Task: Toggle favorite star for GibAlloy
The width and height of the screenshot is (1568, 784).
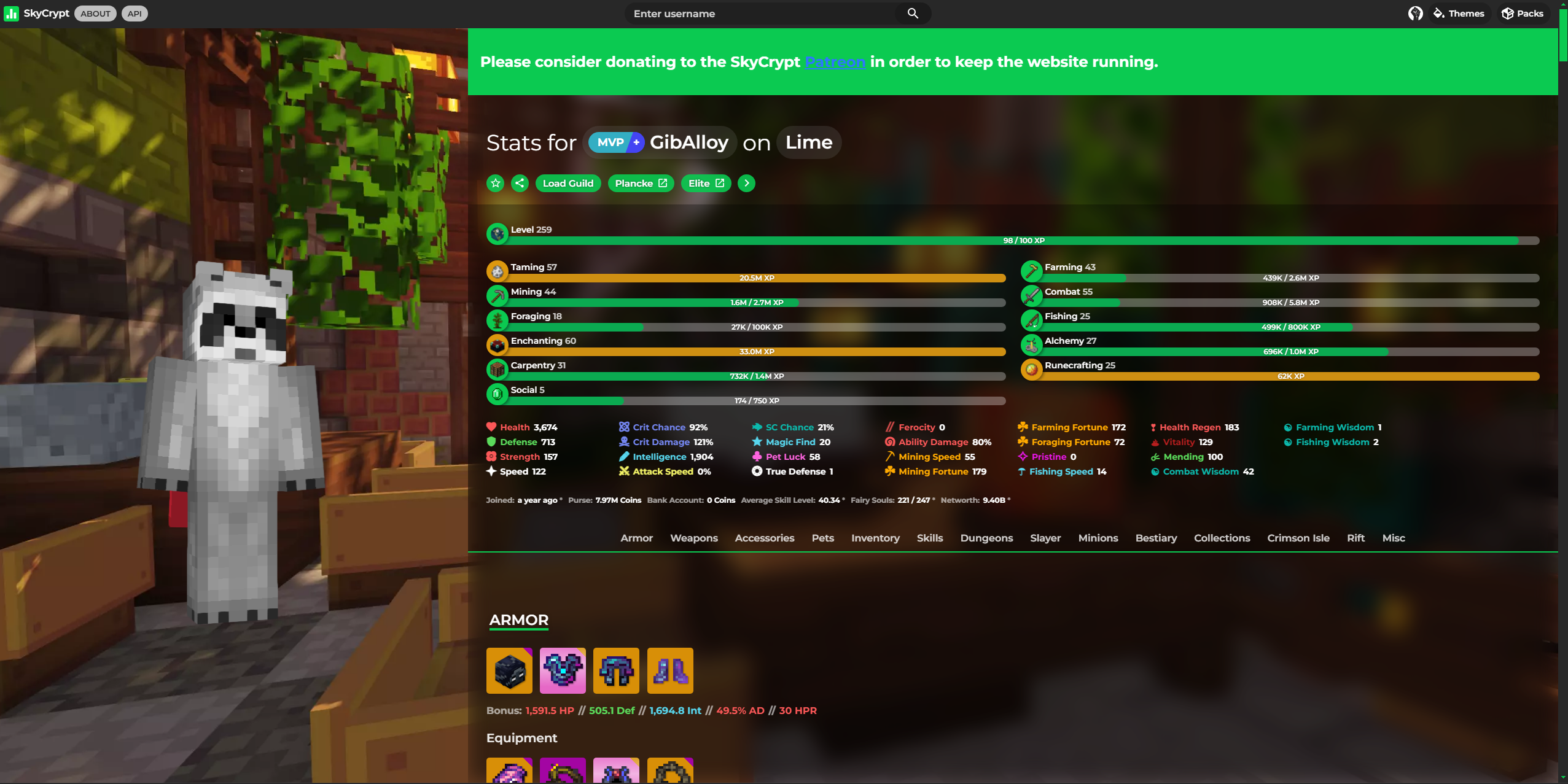Action: 495,183
